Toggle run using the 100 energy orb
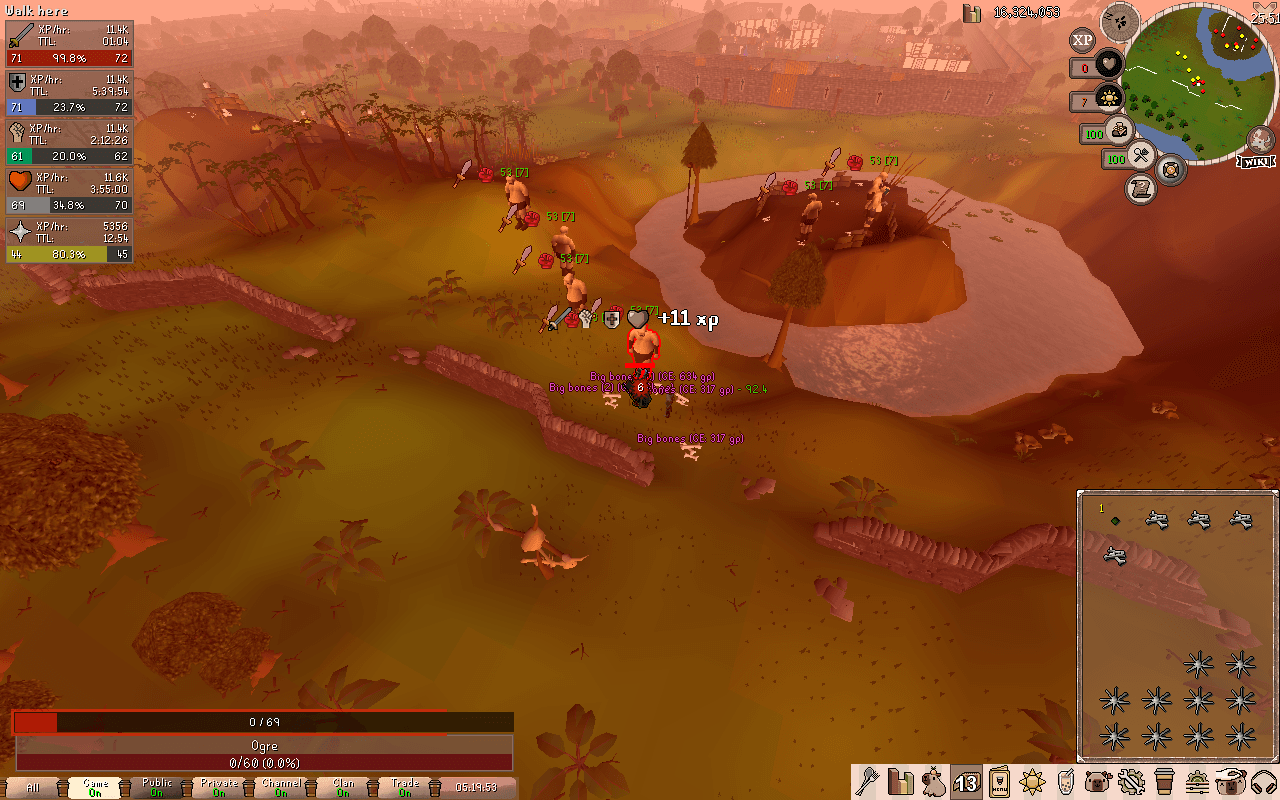The height and width of the screenshot is (800, 1280). (x=1120, y=132)
